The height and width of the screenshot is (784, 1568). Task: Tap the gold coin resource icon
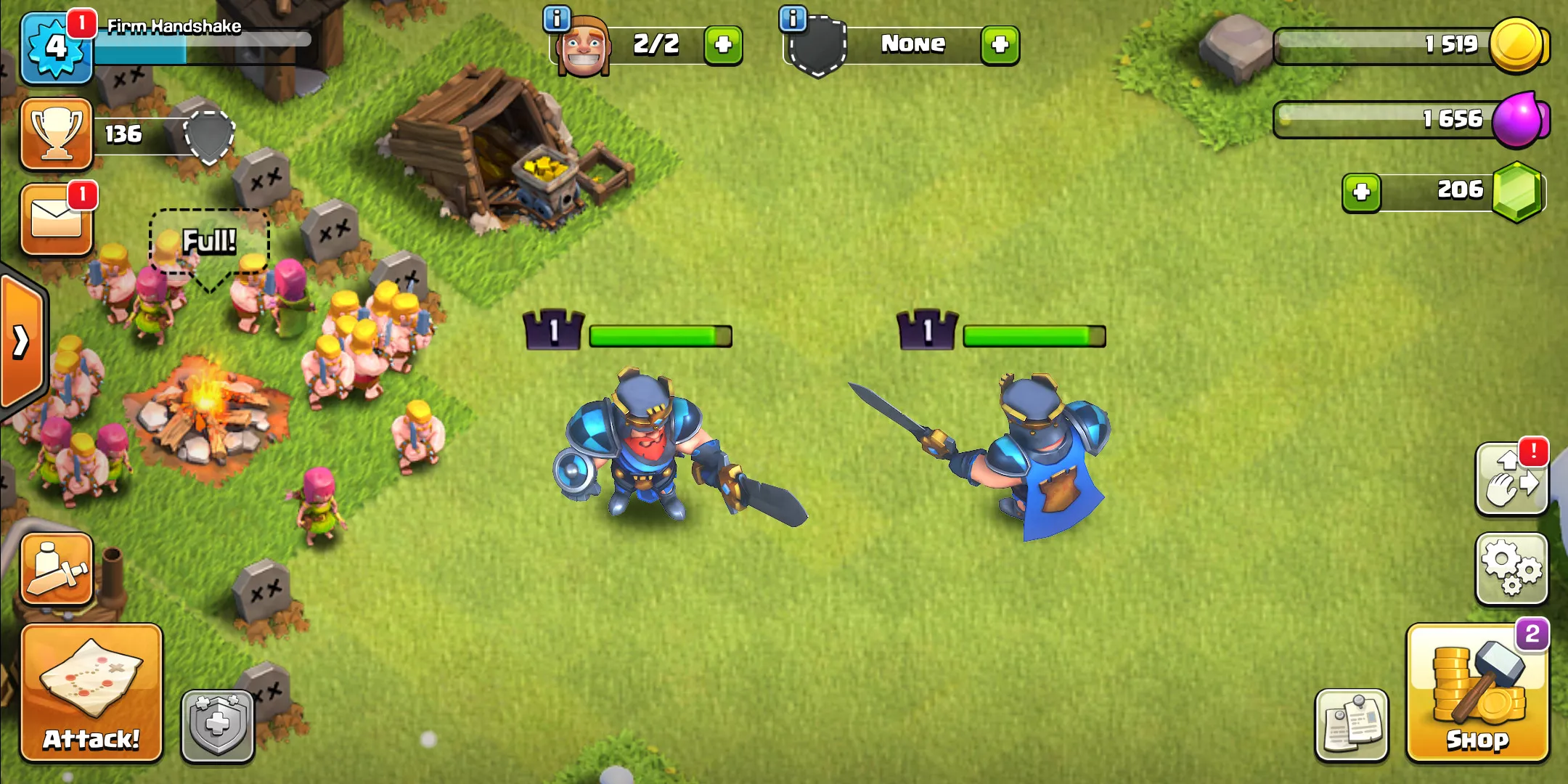[1516, 45]
